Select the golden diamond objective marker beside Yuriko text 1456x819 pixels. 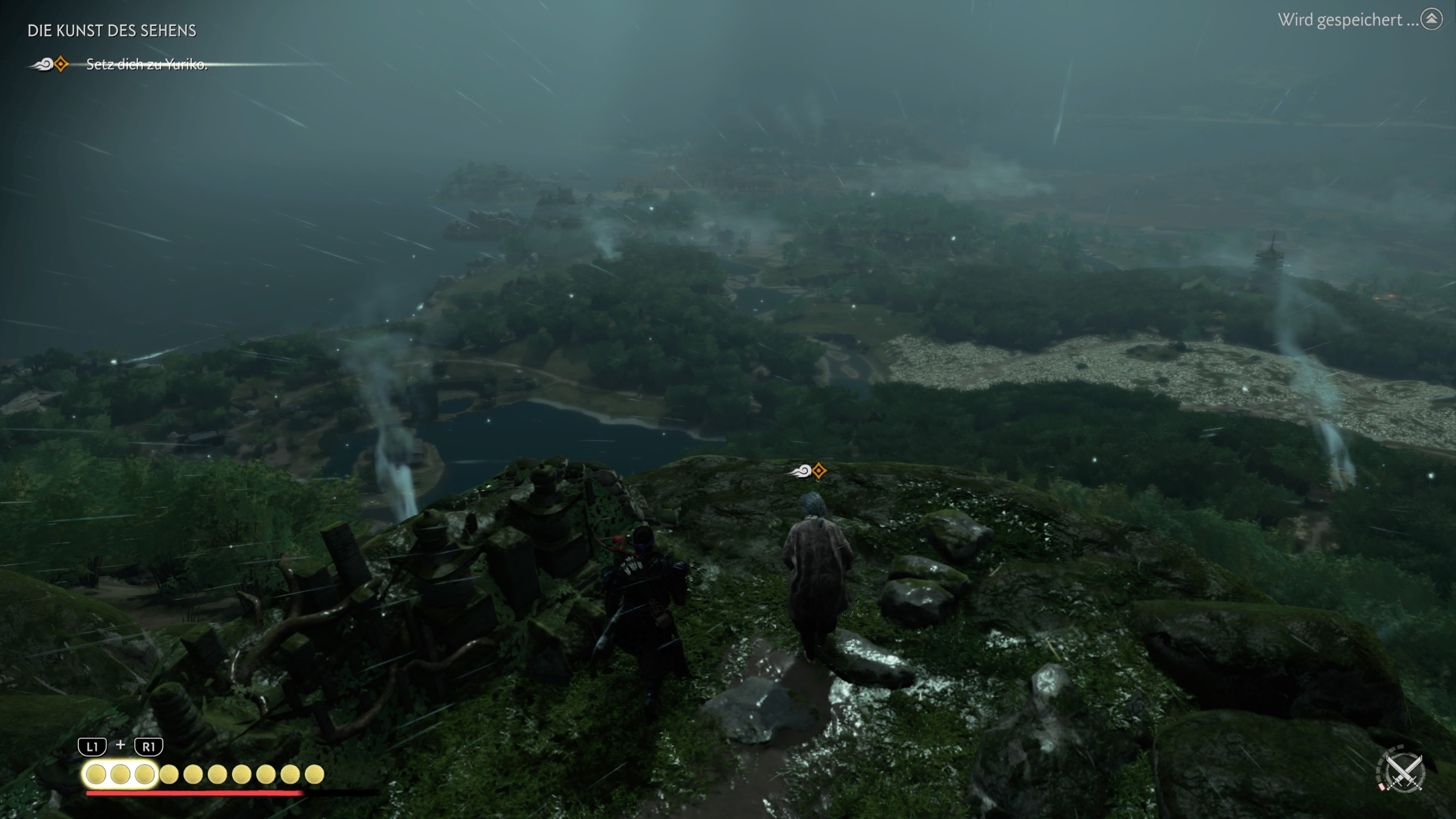click(61, 66)
